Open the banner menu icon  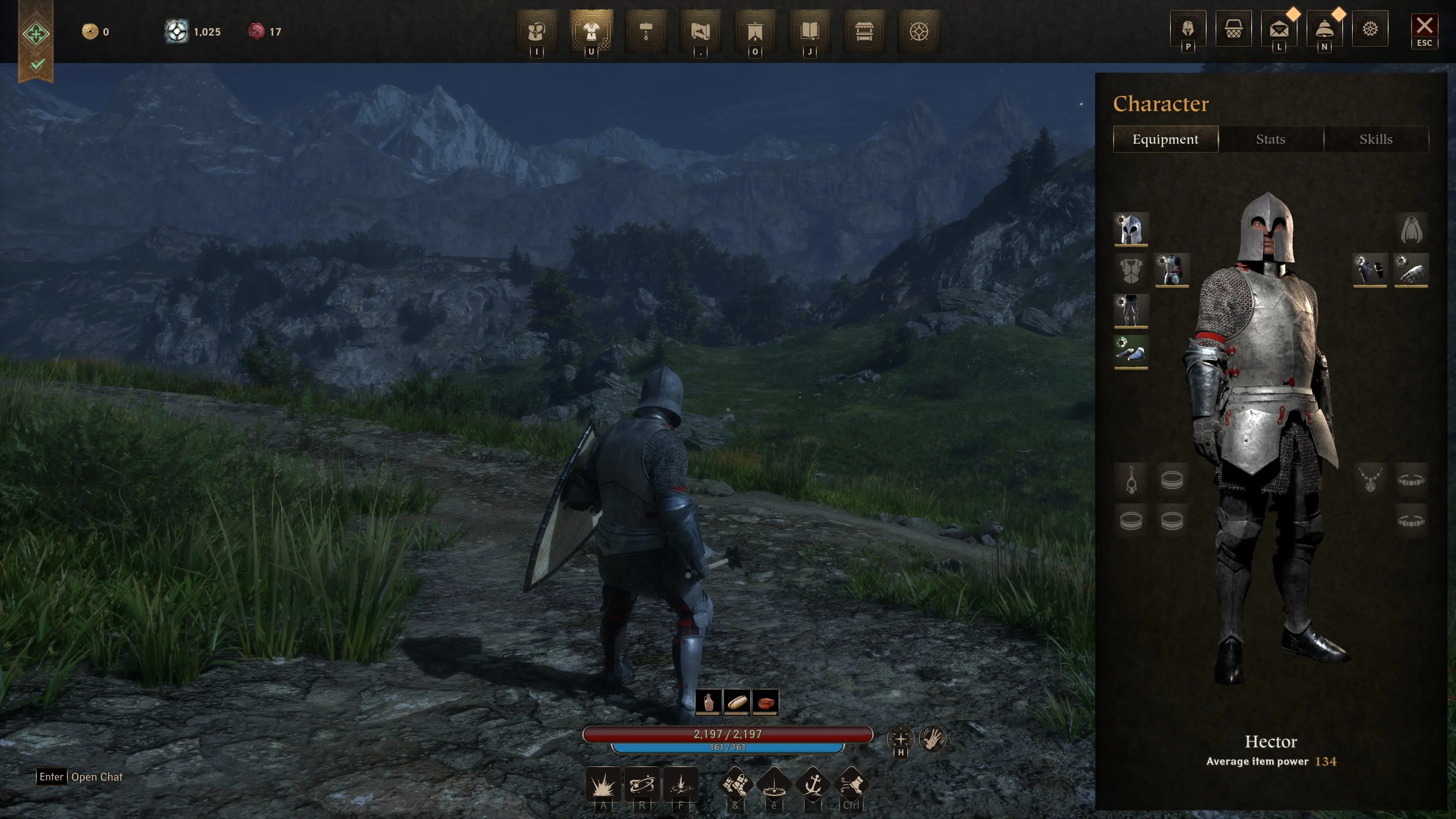(755, 31)
